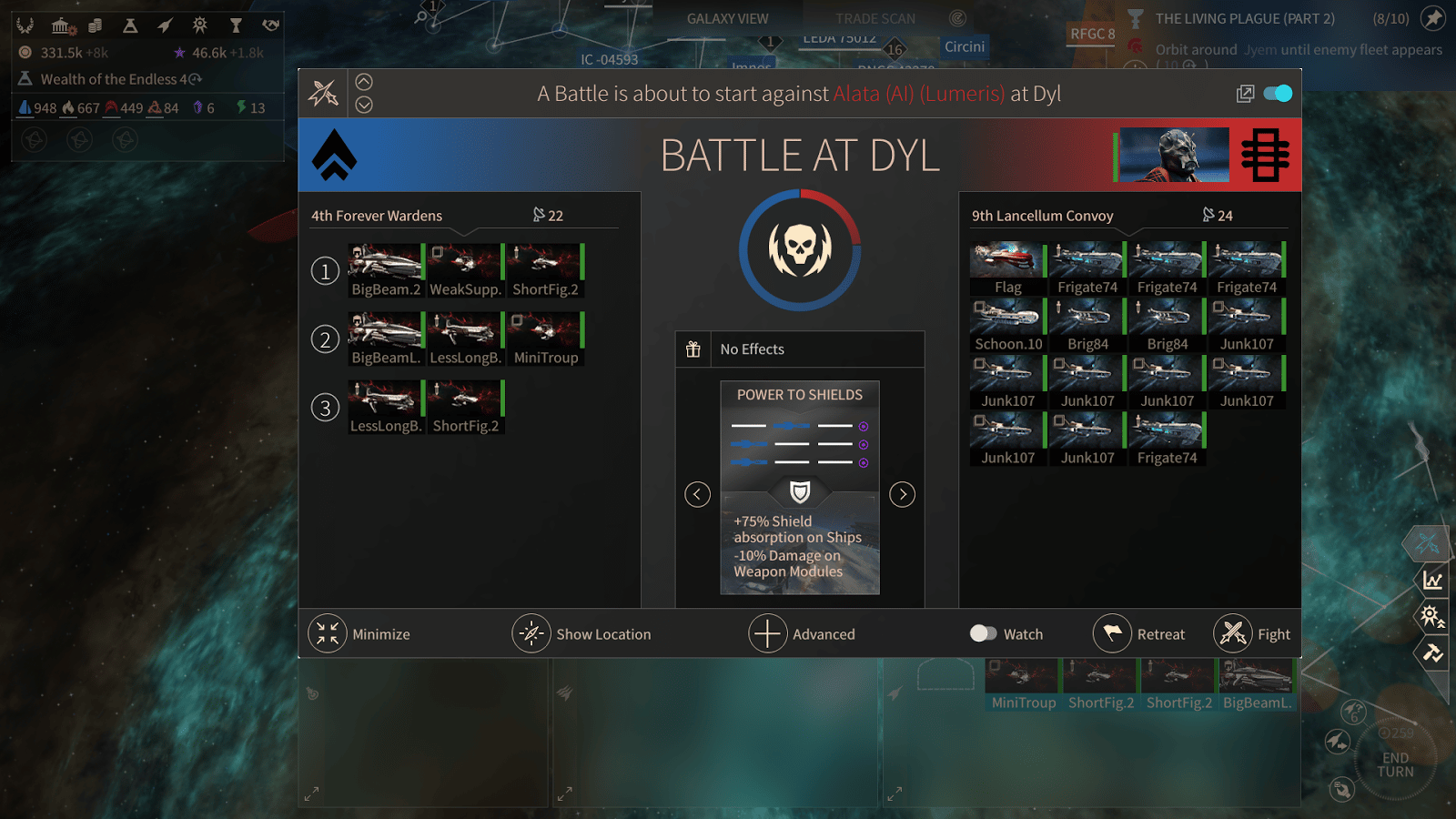Open Galaxy View
Screen dimensions: 1456x819
727,18
